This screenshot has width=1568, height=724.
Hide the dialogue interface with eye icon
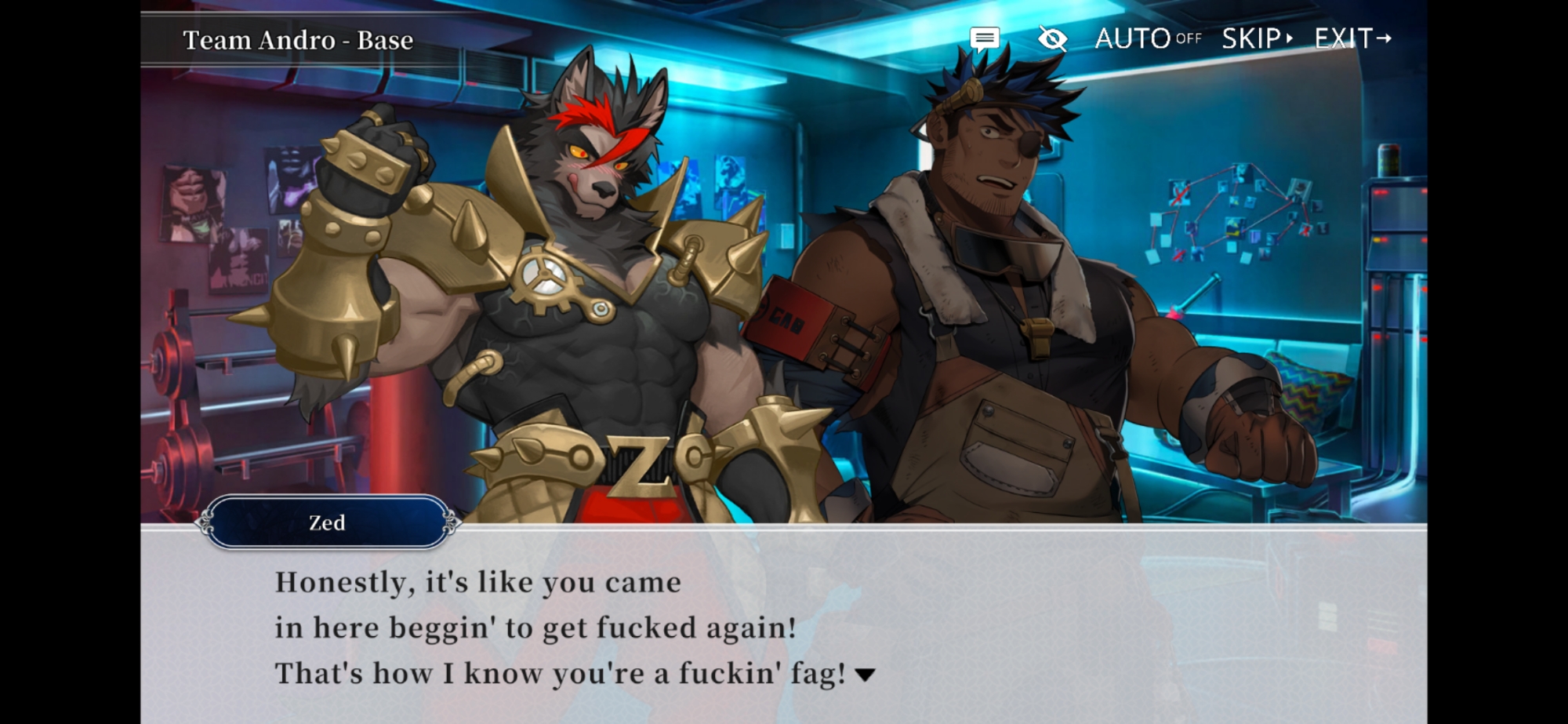point(1052,38)
